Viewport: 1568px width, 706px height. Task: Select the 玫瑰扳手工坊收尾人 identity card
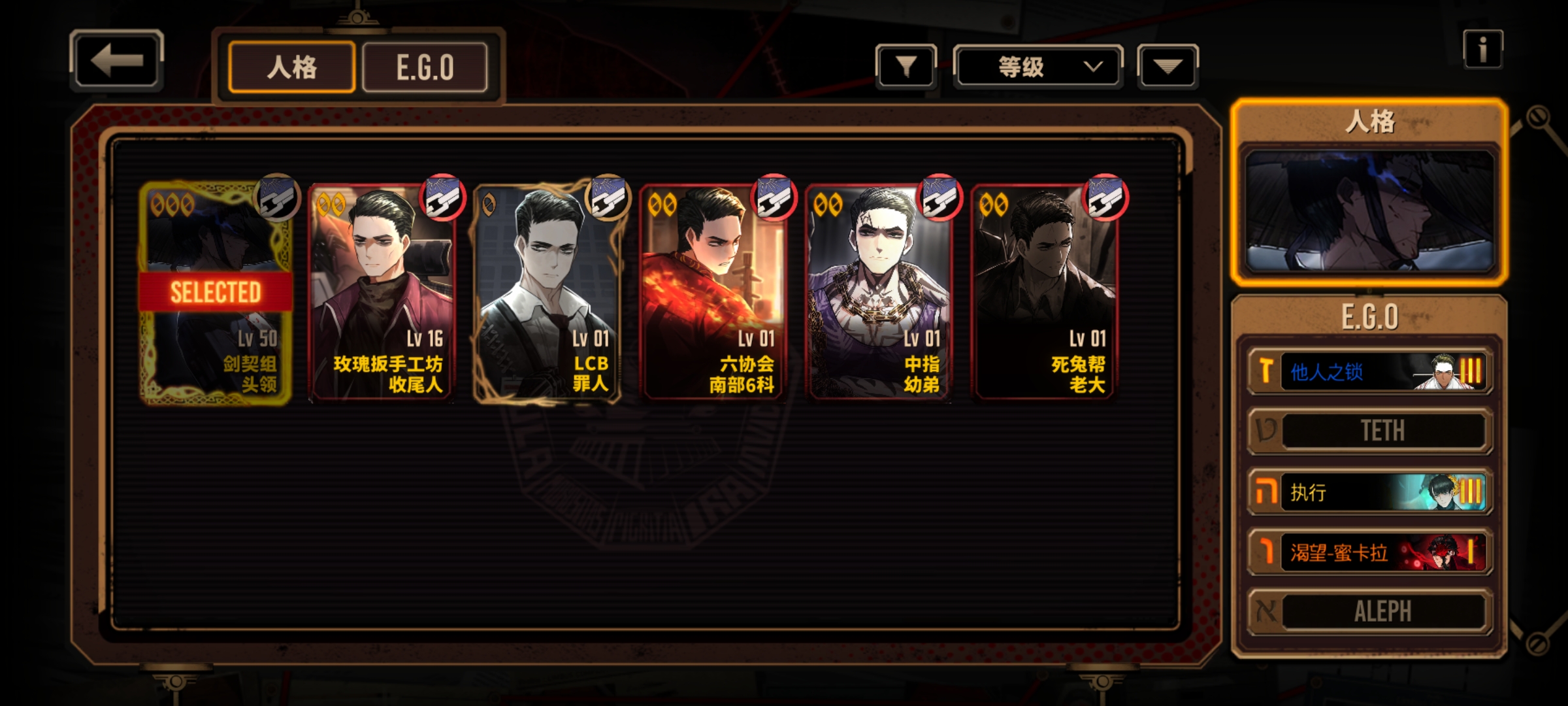coord(382,294)
